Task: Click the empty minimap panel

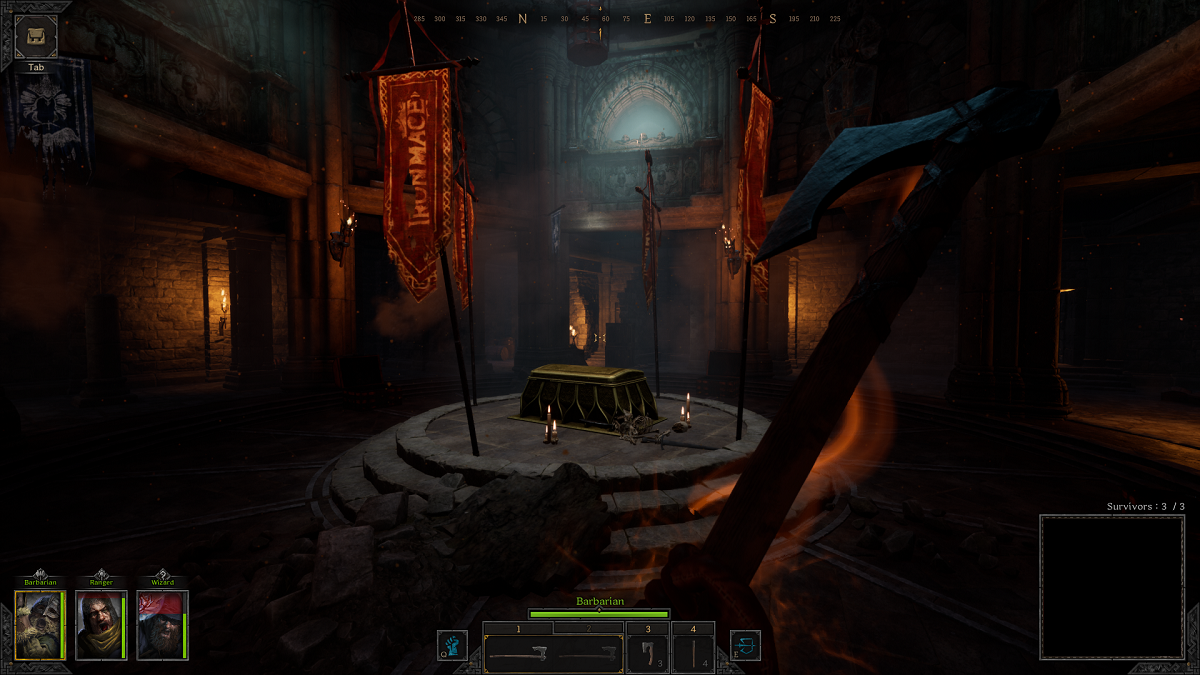Action: pos(1112,586)
